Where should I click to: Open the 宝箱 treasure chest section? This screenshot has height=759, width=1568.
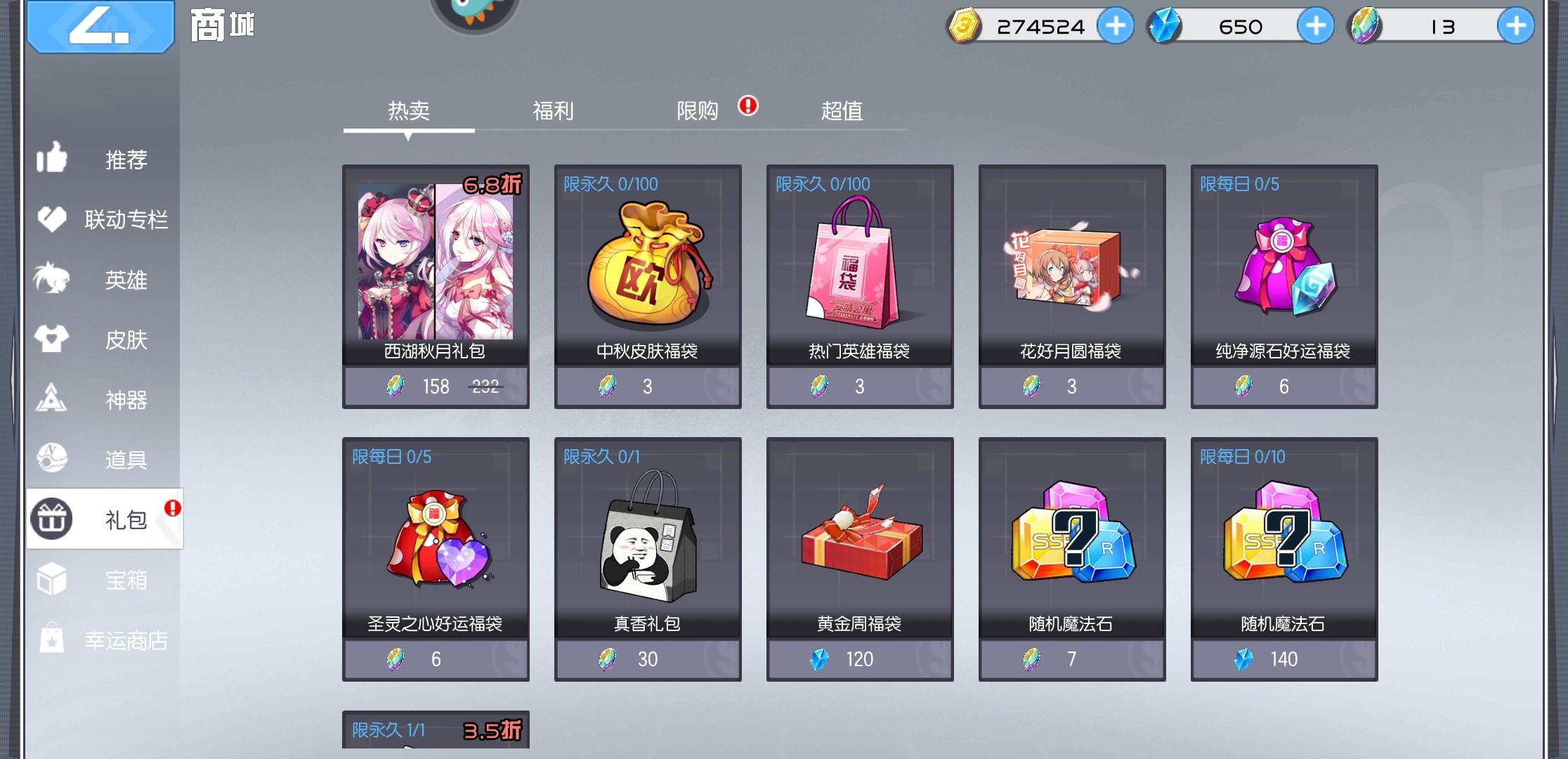pyautogui.click(x=53, y=578)
